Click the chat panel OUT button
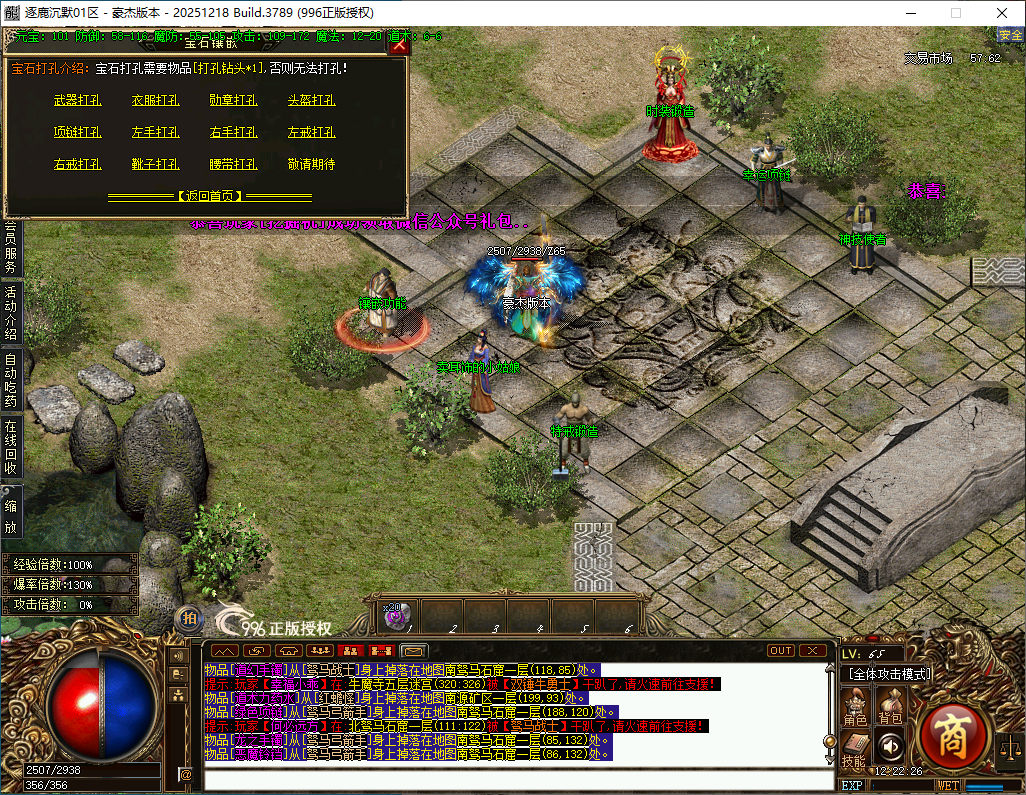The image size is (1026, 795). 780,651
